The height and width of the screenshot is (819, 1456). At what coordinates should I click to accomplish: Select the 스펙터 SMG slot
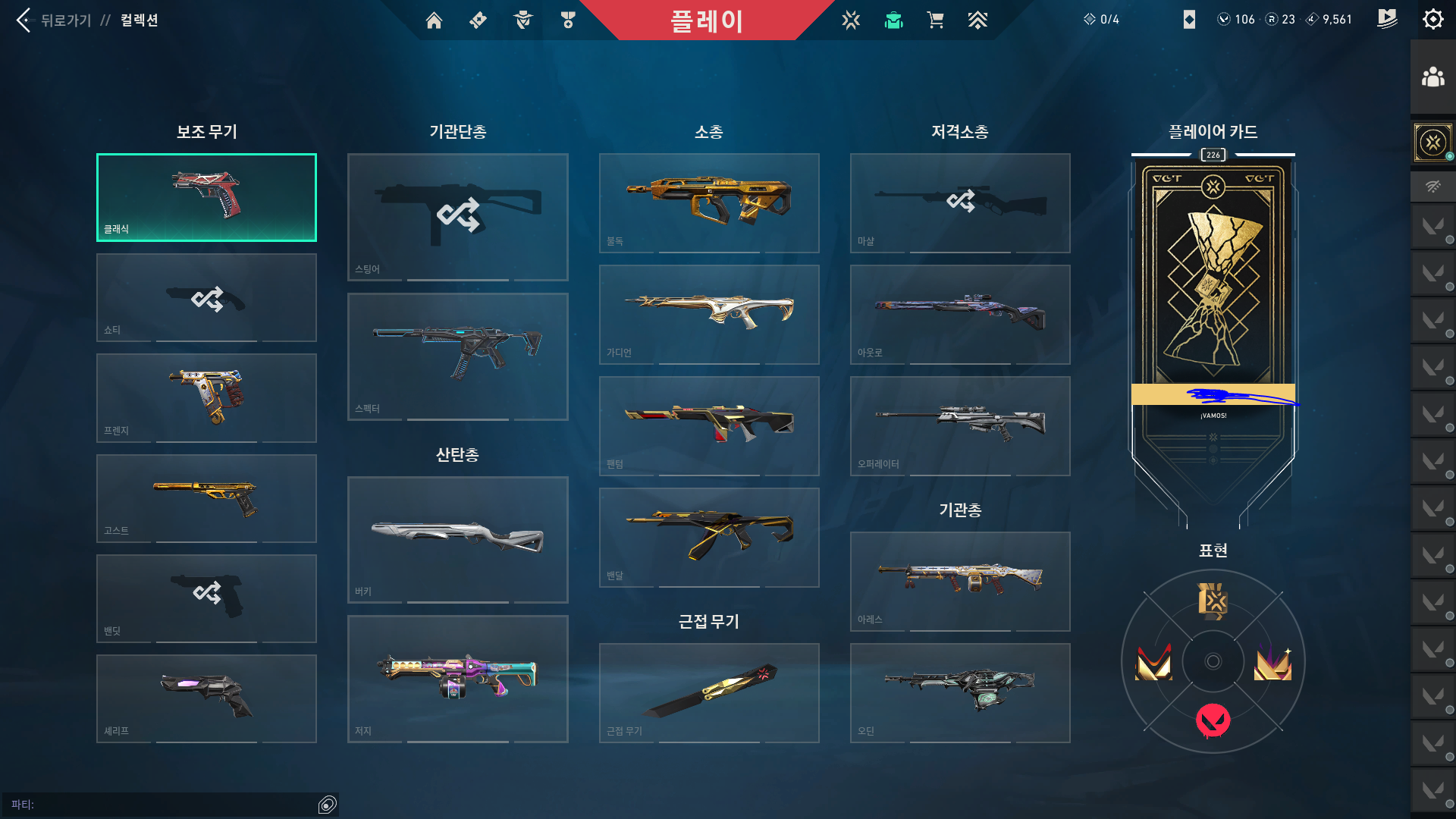(x=458, y=356)
